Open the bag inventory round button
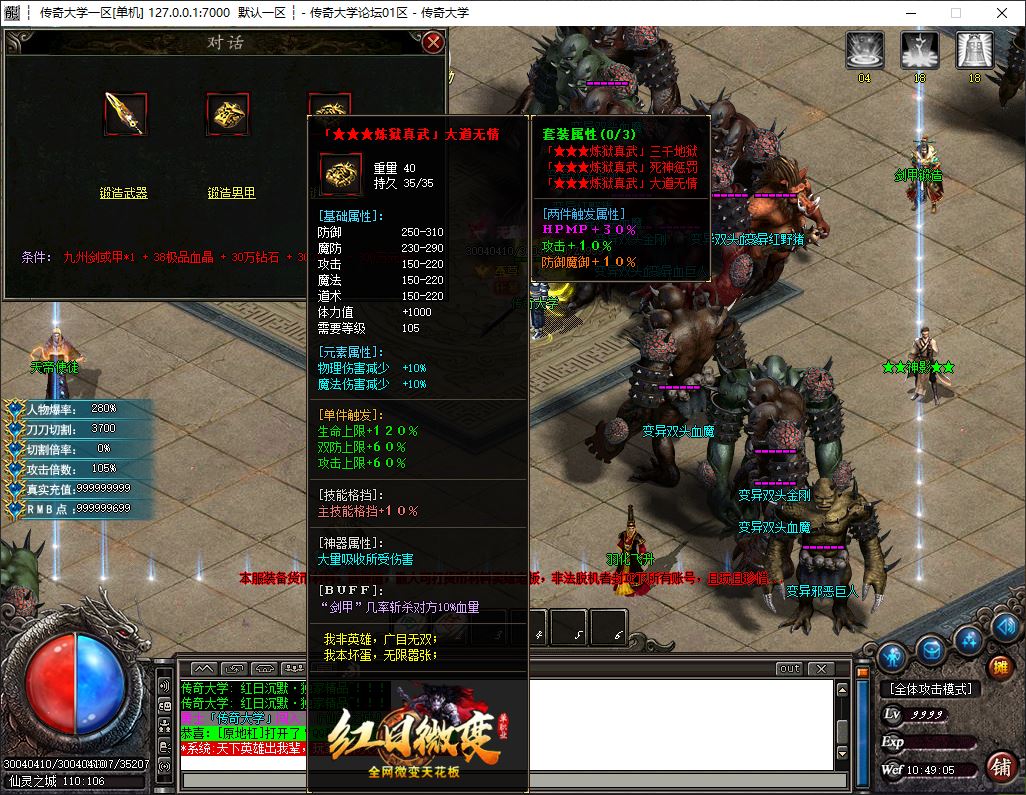 click(932, 648)
